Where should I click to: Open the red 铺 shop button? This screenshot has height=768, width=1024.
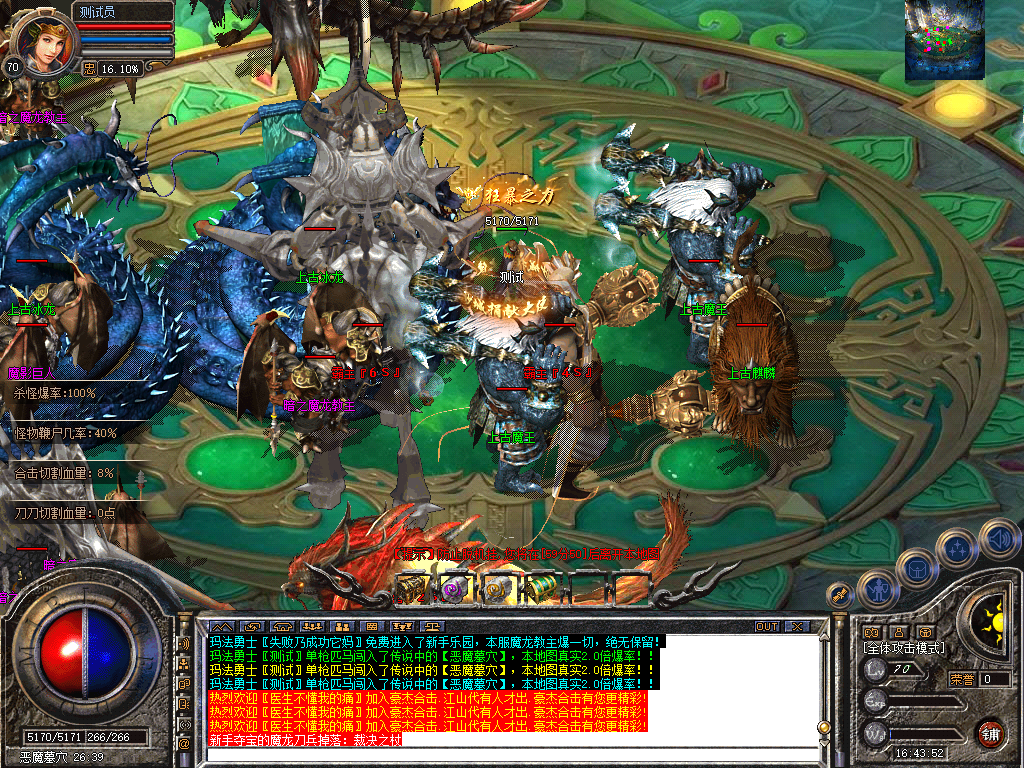pyautogui.click(x=990, y=733)
